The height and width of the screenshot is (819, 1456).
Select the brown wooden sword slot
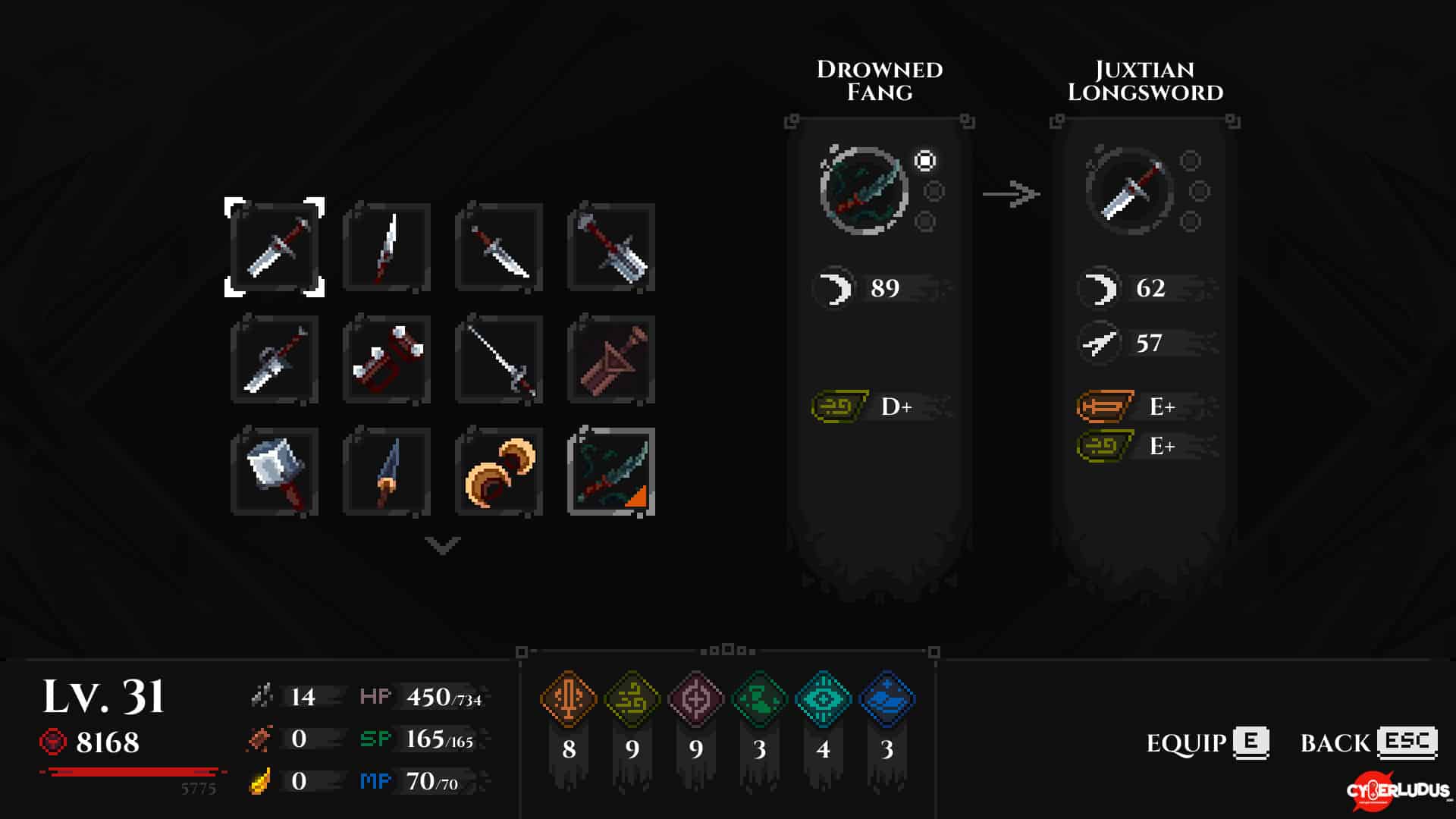coord(611,359)
